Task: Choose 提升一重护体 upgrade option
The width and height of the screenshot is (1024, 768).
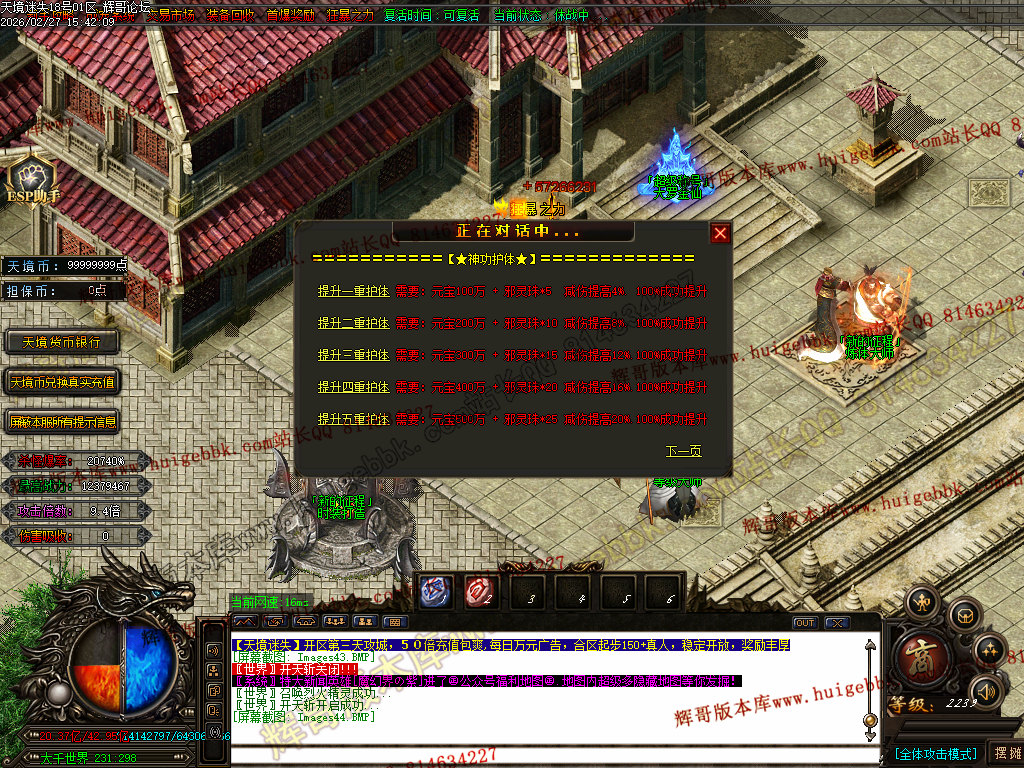Action: tap(353, 291)
